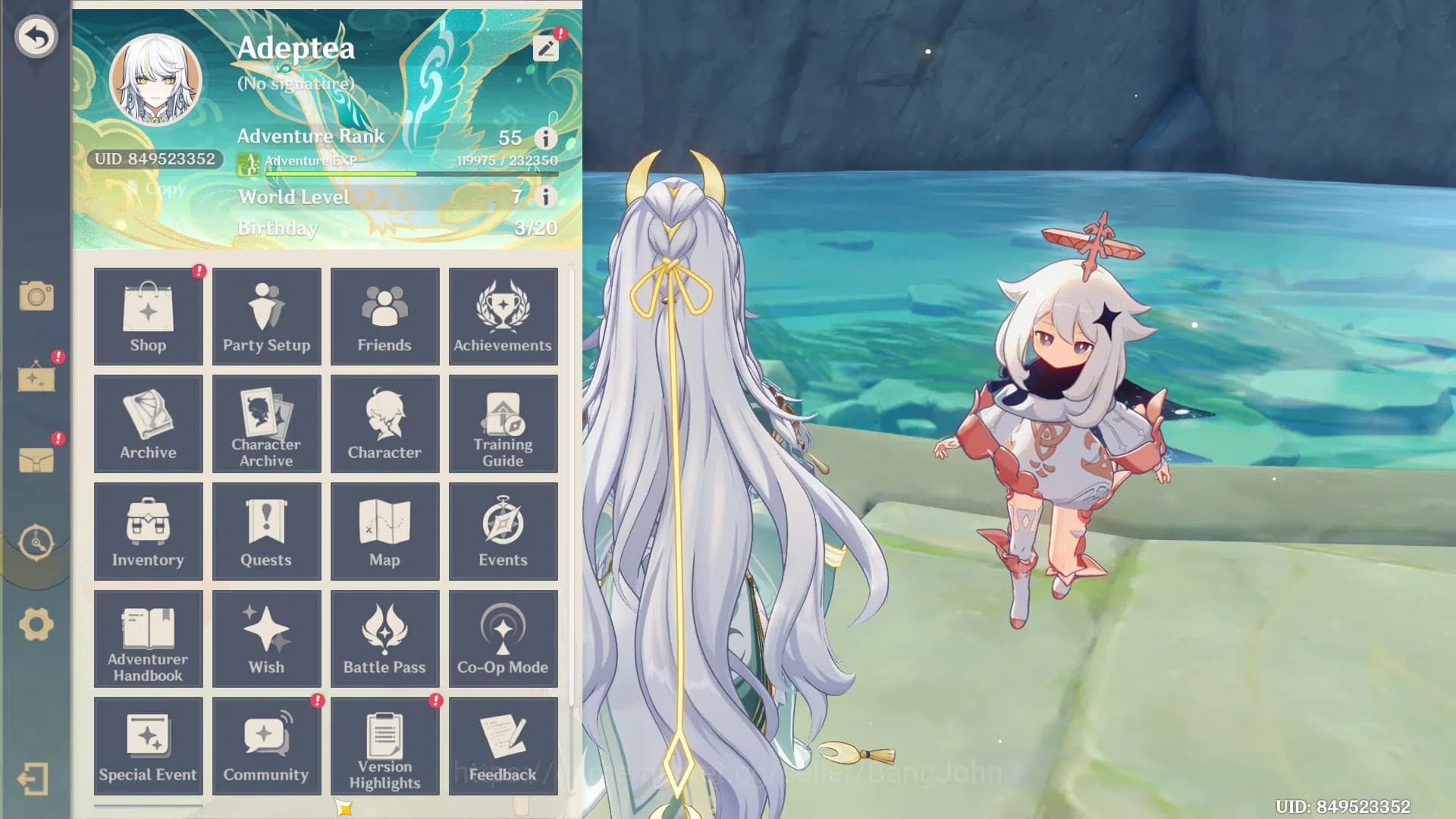Enter Co-Op Mode
The image size is (1456, 819).
(503, 639)
